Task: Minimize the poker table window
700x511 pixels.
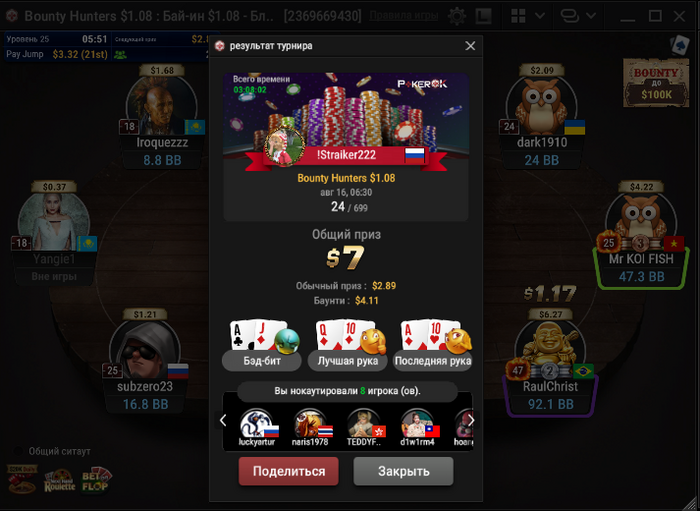Action: 628,16
